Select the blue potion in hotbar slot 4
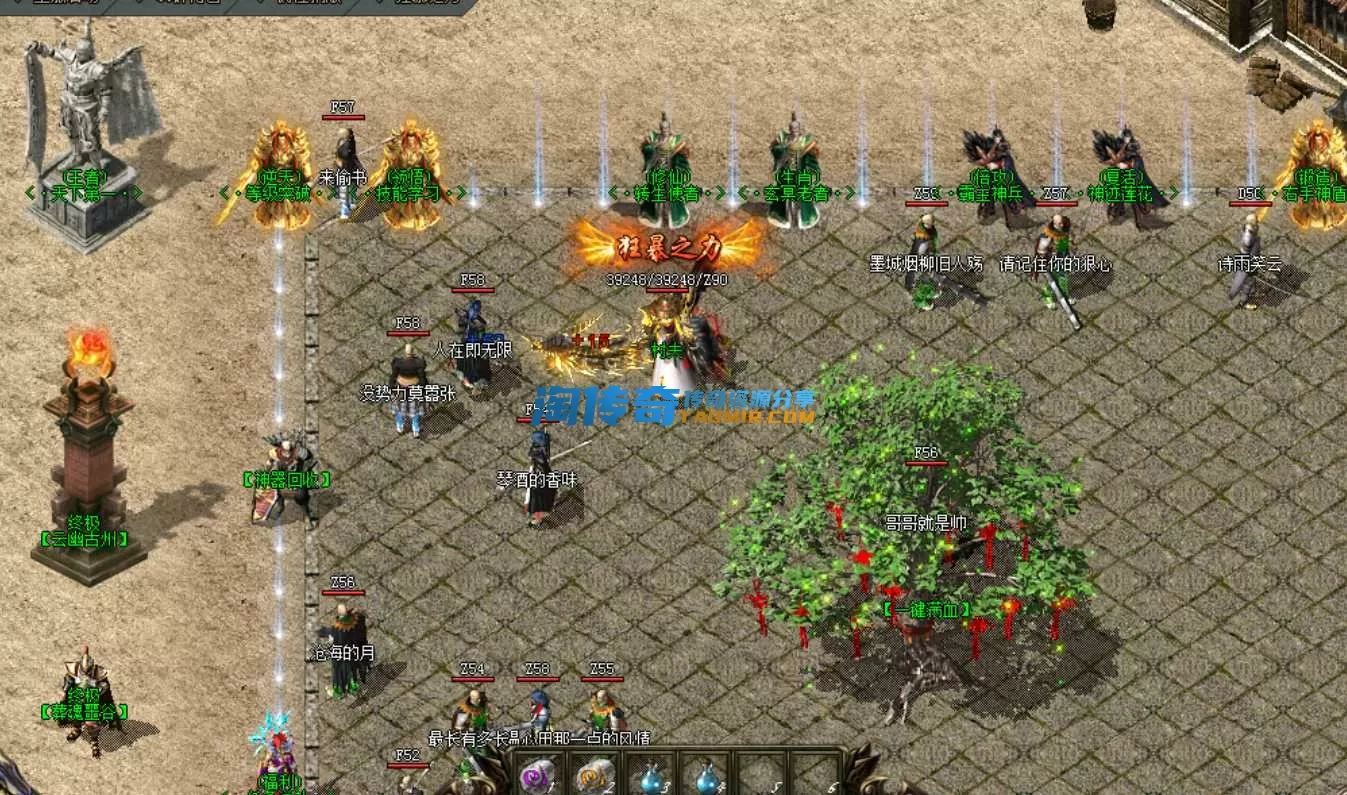The image size is (1347, 795). (706, 775)
